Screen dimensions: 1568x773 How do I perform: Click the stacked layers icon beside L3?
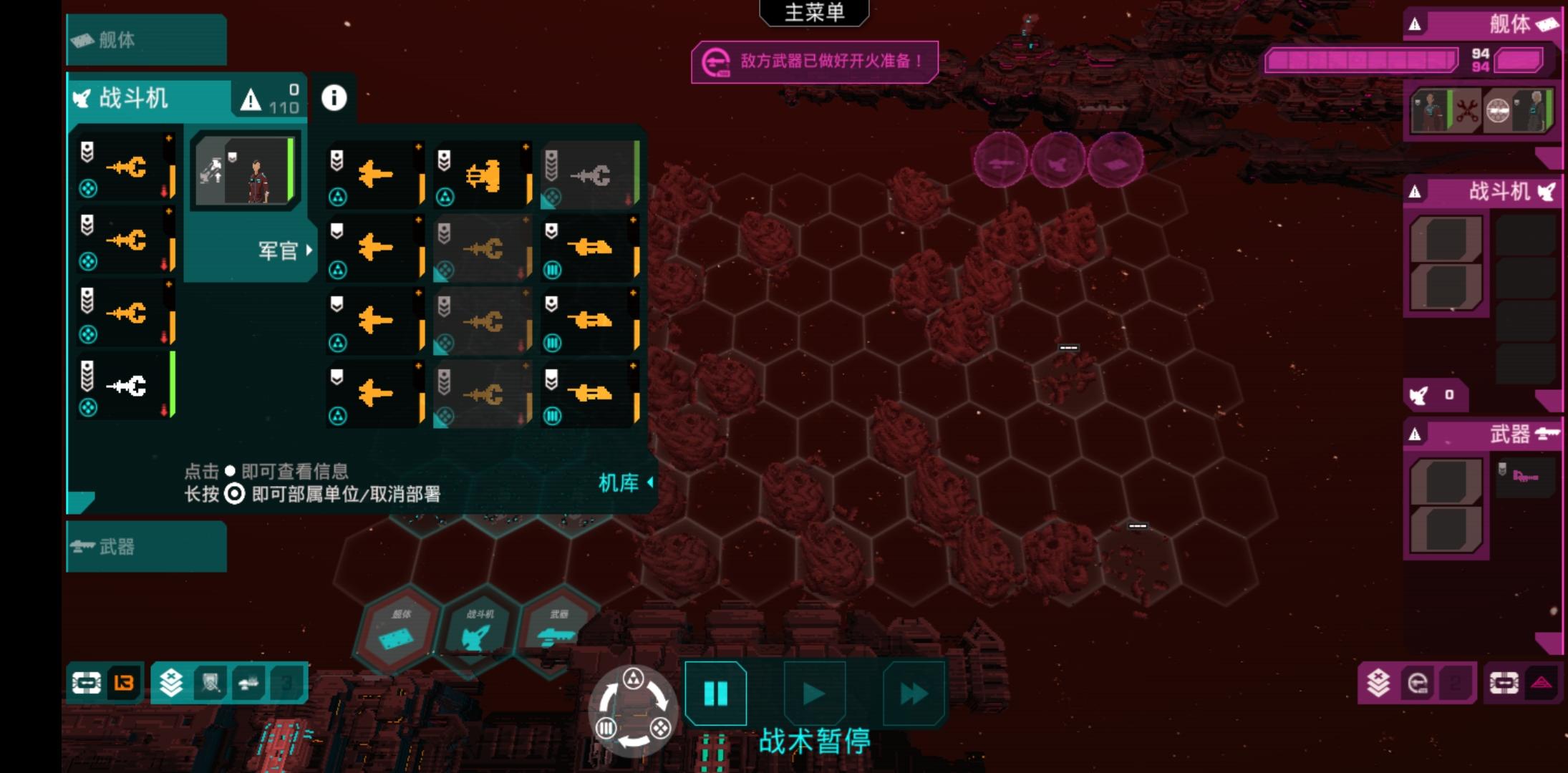pyautogui.click(x=171, y=683)
